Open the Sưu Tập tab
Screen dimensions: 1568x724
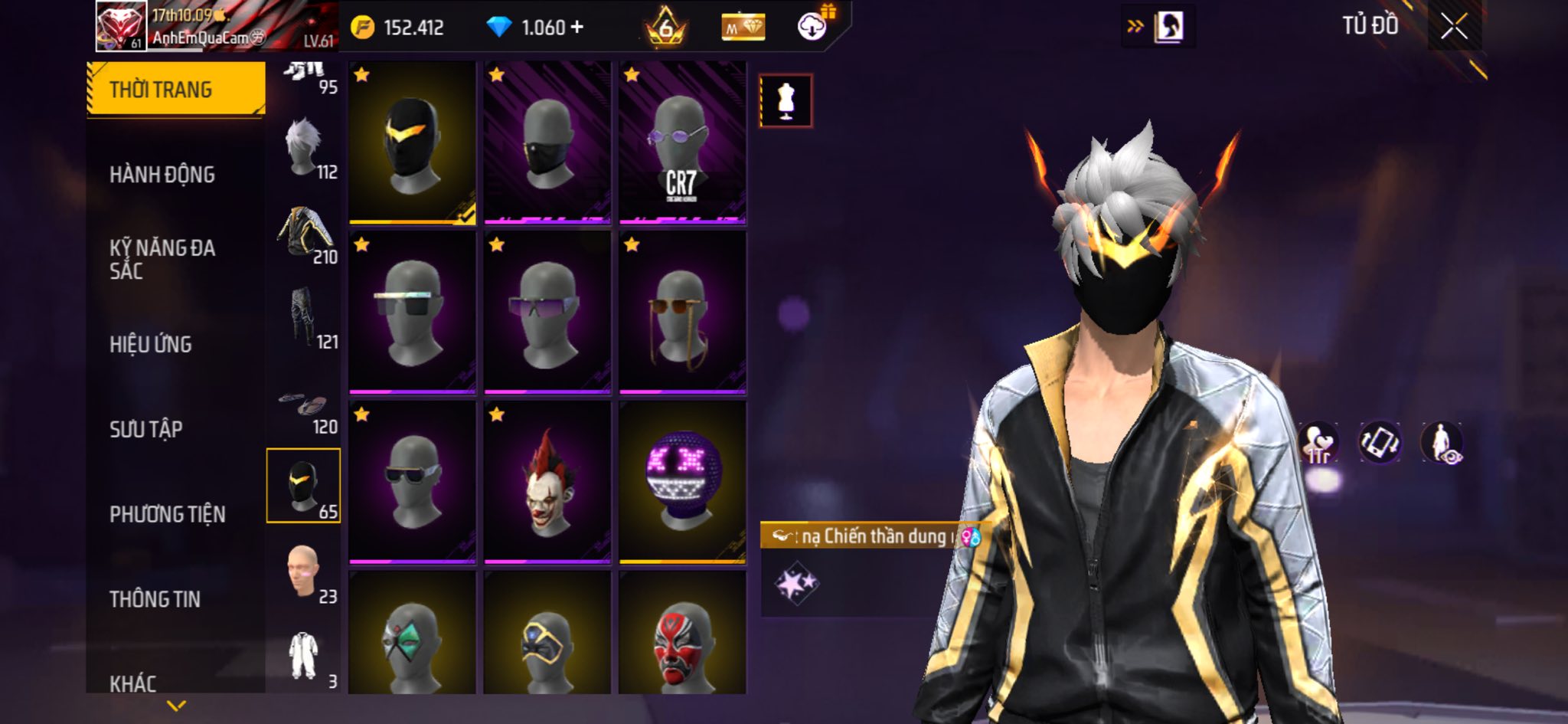[x=146, y=429]
